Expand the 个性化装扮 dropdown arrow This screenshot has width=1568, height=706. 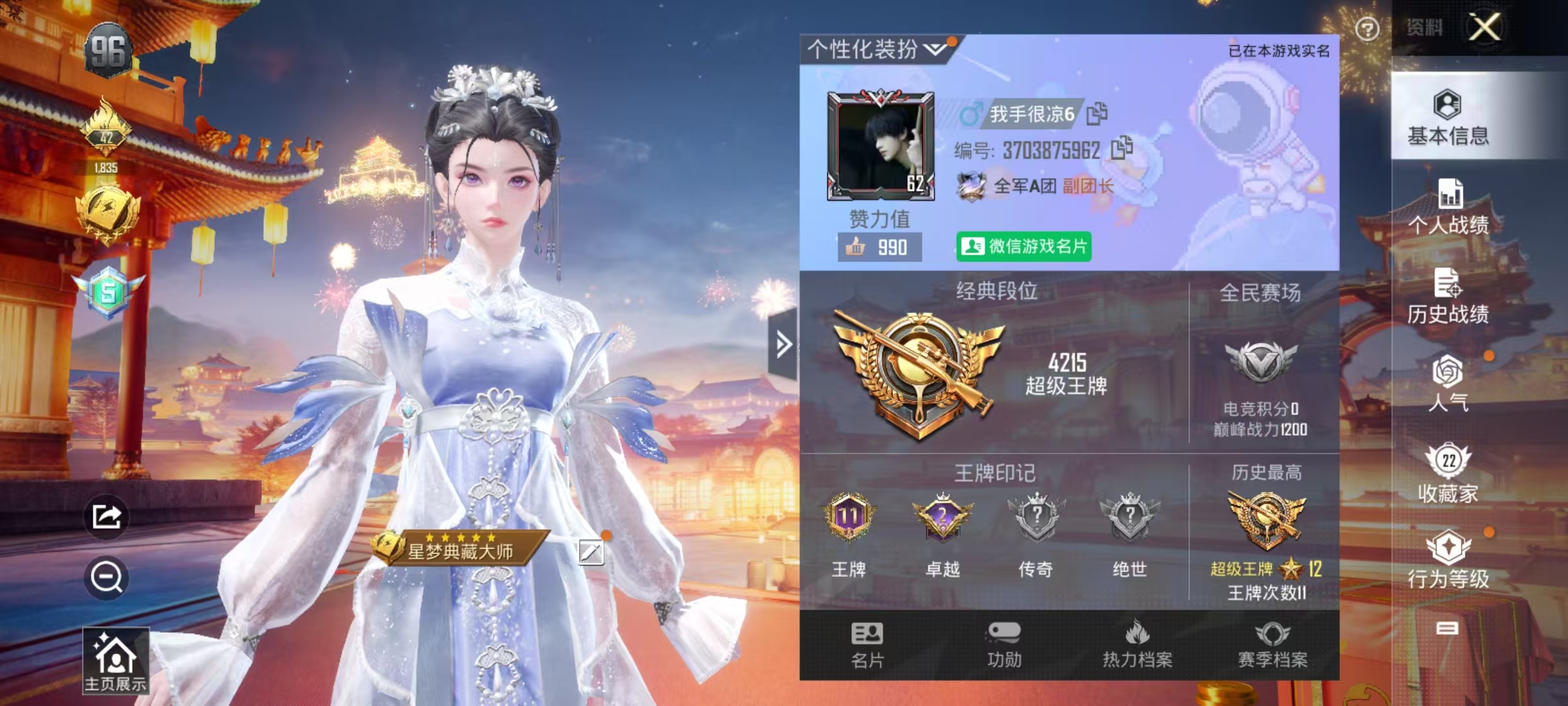936,47
